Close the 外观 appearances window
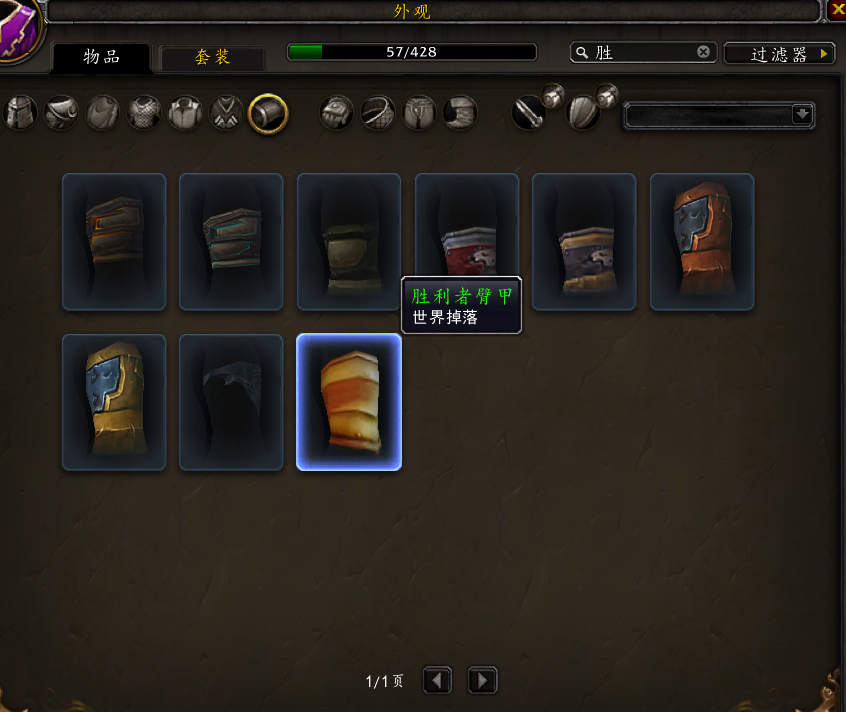This screenshot has width=846, height=712. 837,11
